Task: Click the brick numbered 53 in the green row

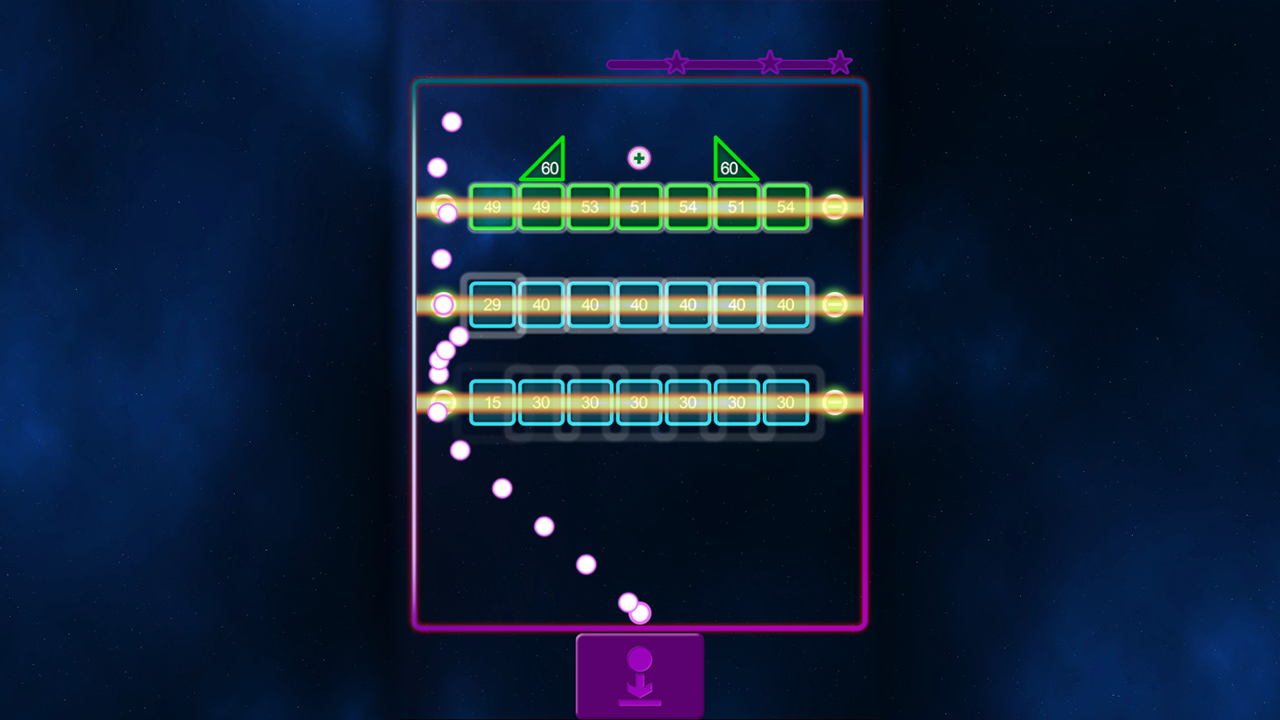Action: (589, 207)
